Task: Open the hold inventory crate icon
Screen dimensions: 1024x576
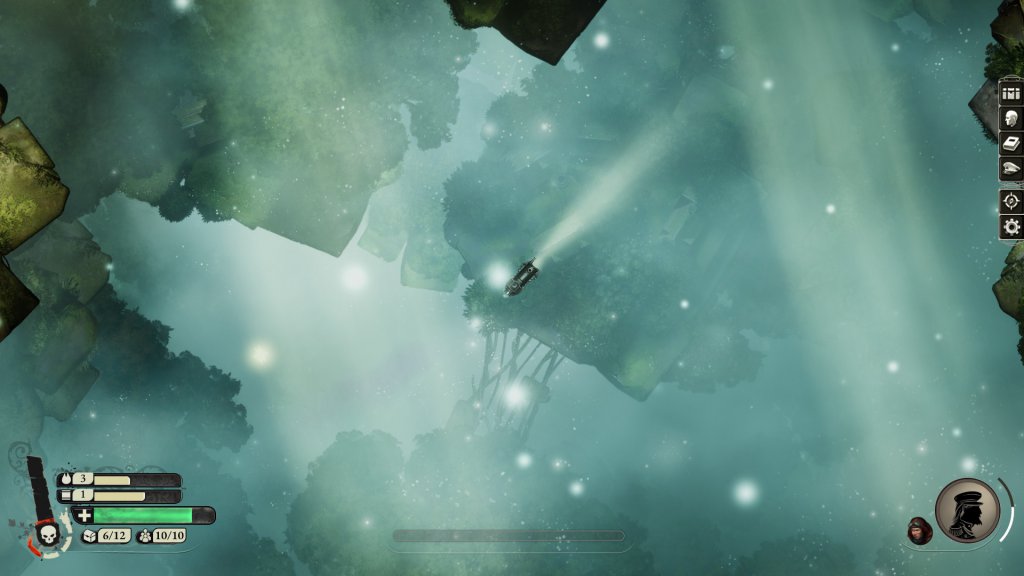Action: click(1011, 93)
